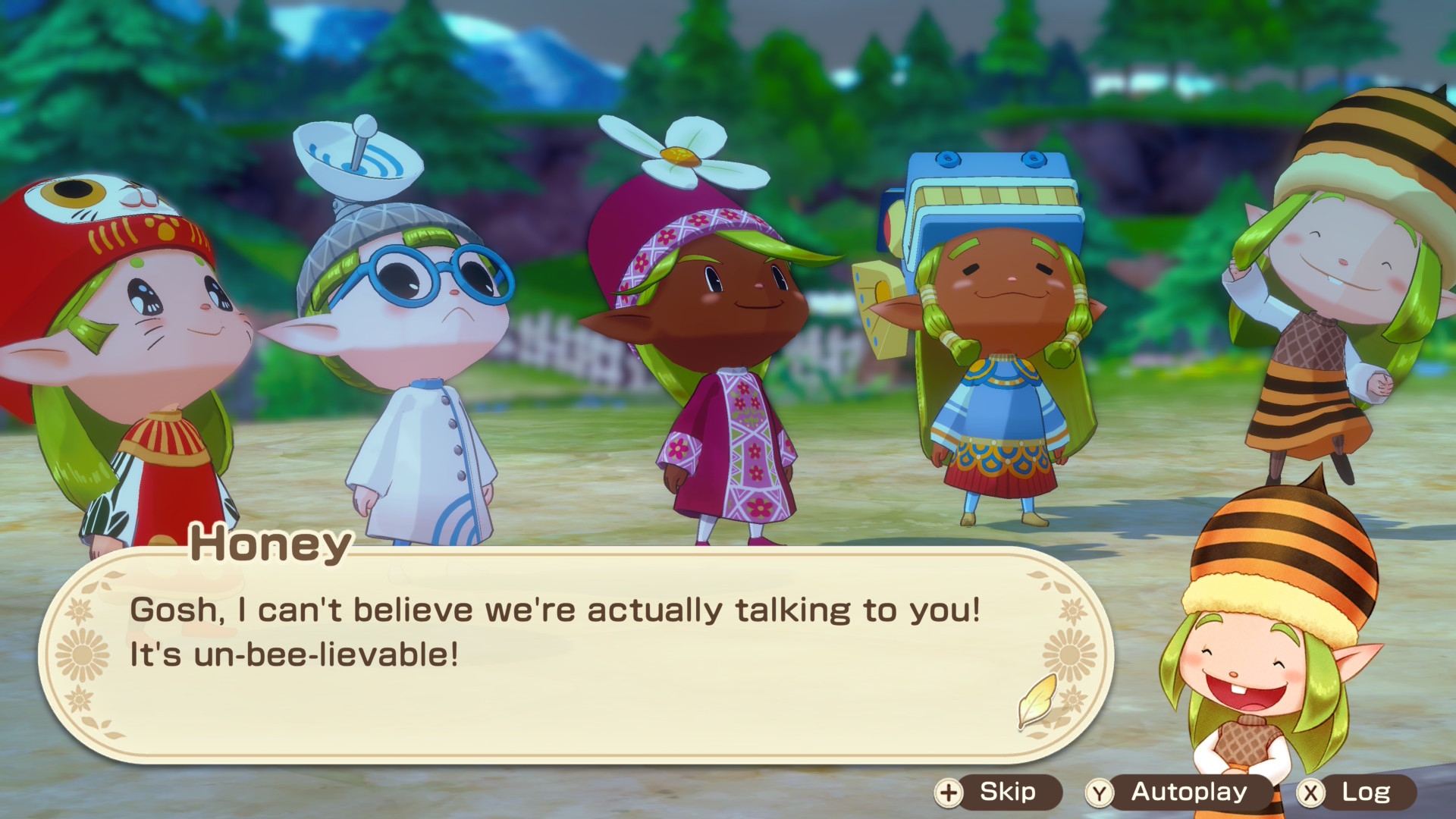Skip the dialogue cutscene
Screen dimensions: 1456x819
pos(998,792)
